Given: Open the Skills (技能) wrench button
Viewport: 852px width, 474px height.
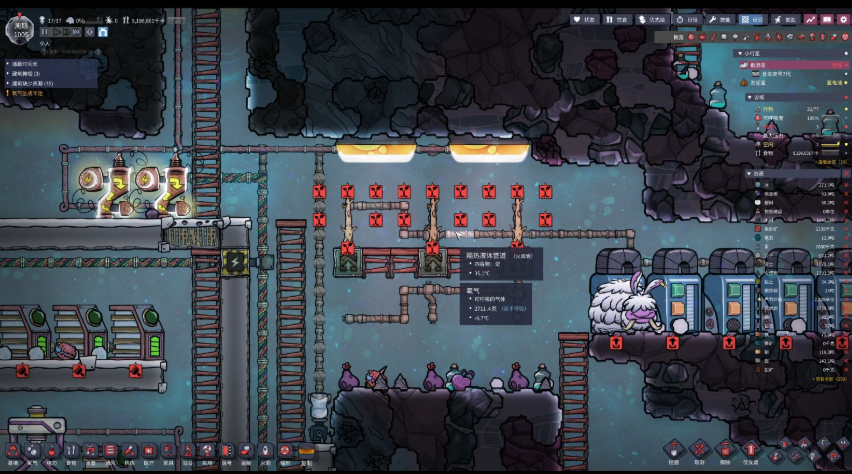Looking at the screenshot, I should coord(721,19).
